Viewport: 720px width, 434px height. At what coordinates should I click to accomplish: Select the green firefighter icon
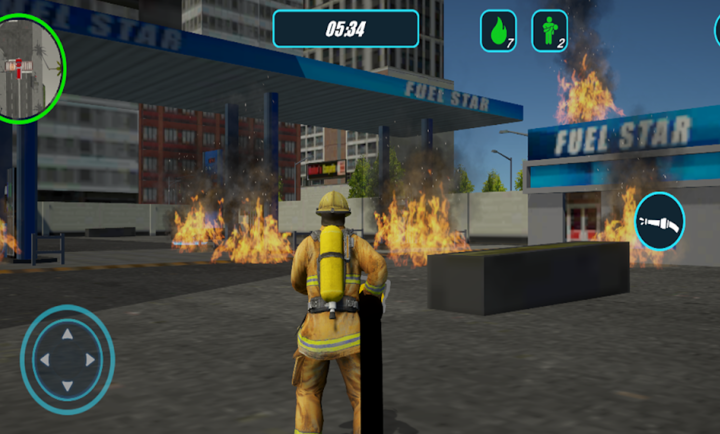tap(549, 31)
